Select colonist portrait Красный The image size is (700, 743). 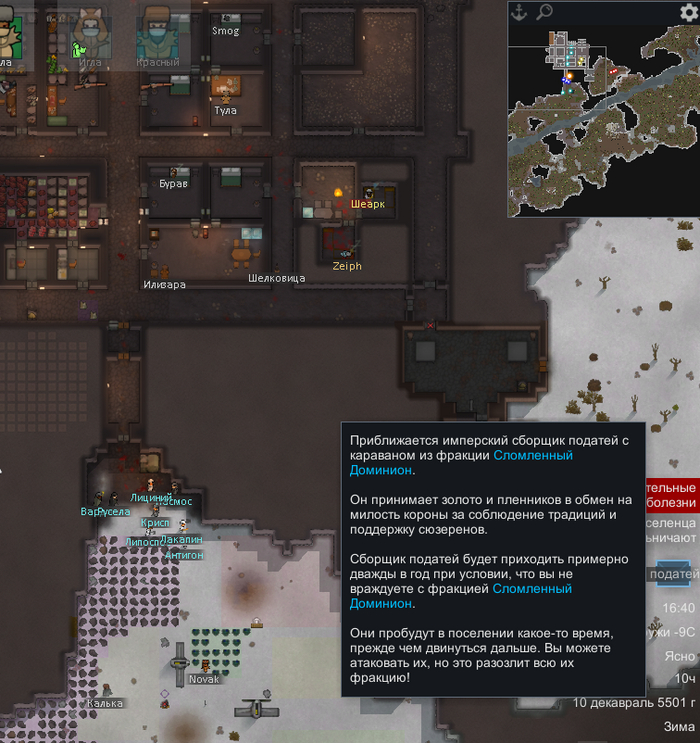click(157, 37)
